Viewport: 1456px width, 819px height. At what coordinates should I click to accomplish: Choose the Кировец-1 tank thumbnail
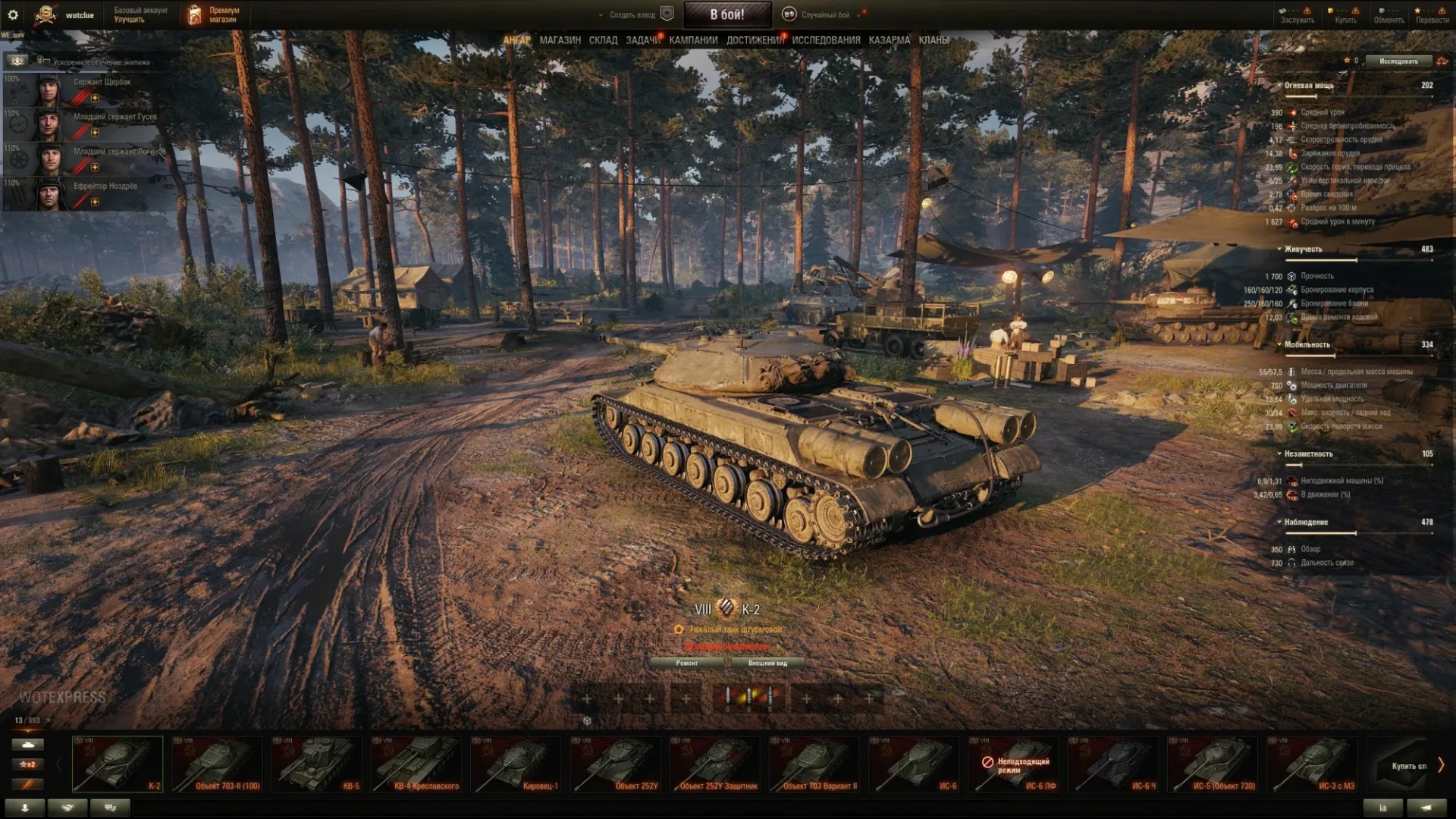tap(516, 764)
